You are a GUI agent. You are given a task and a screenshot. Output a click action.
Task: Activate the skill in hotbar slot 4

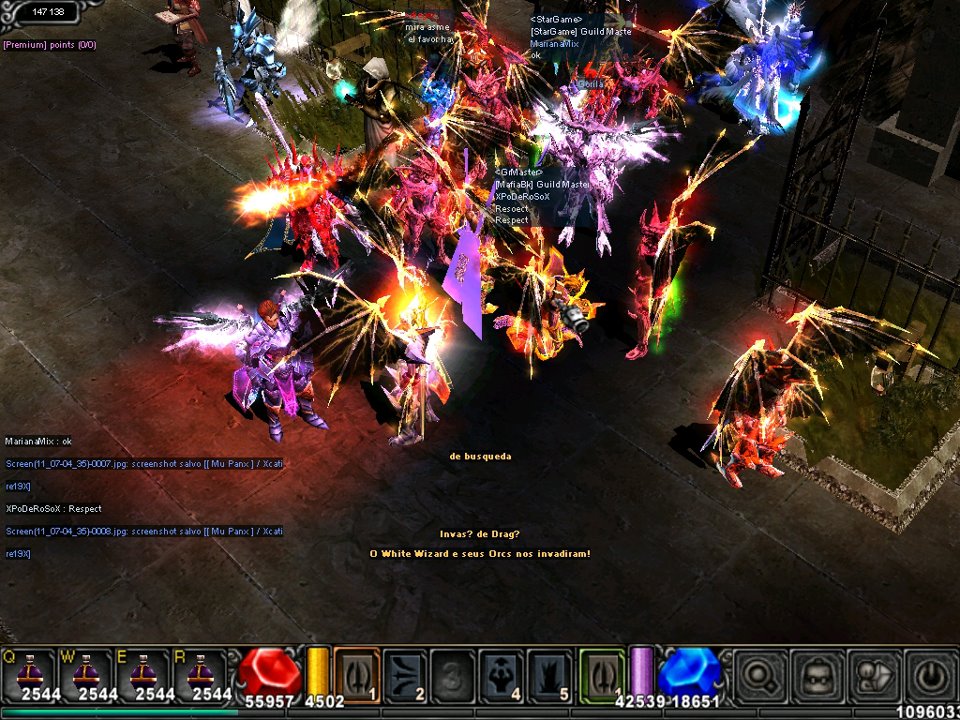(x=502, y=674)
